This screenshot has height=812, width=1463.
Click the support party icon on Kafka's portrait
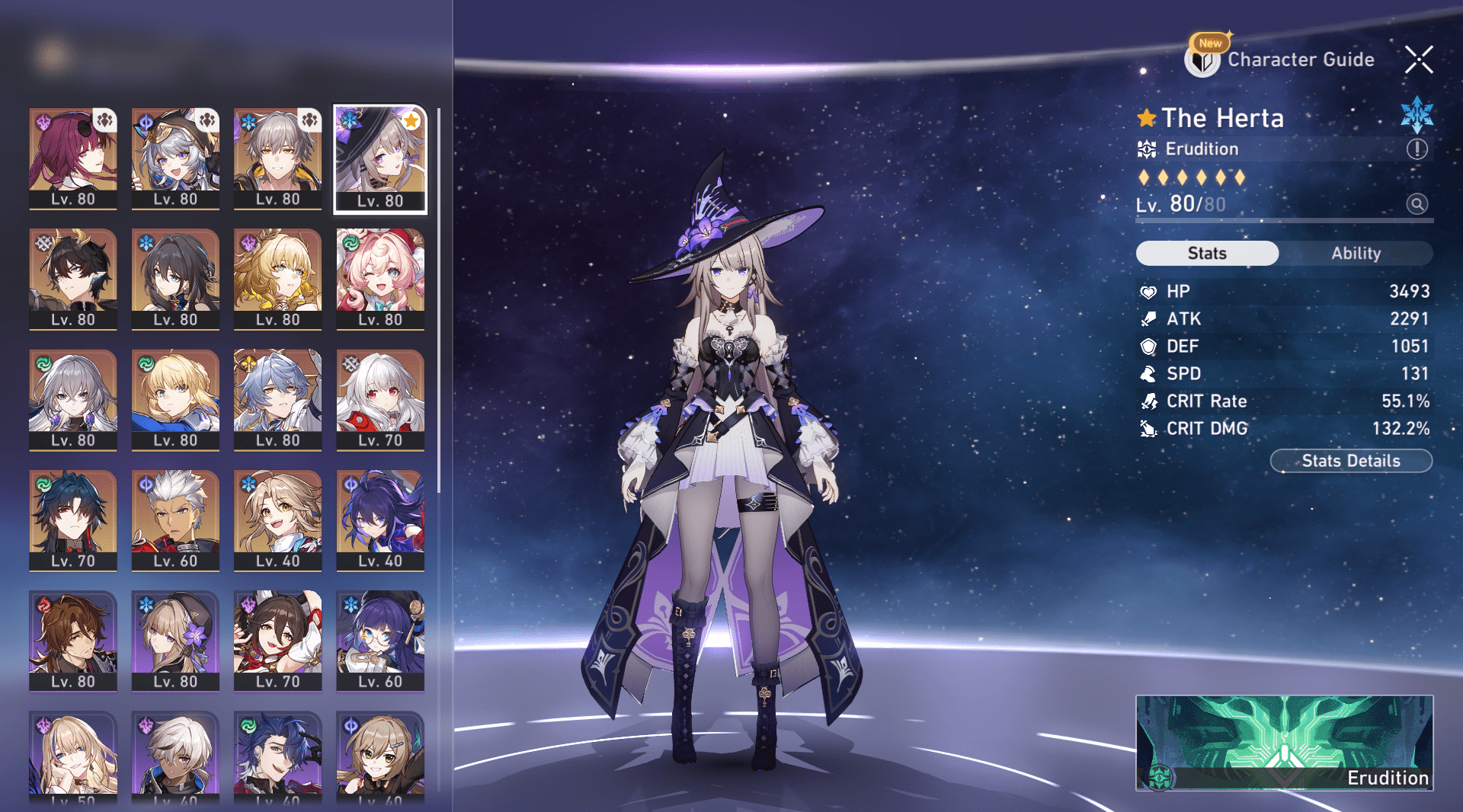pos(105,120)
